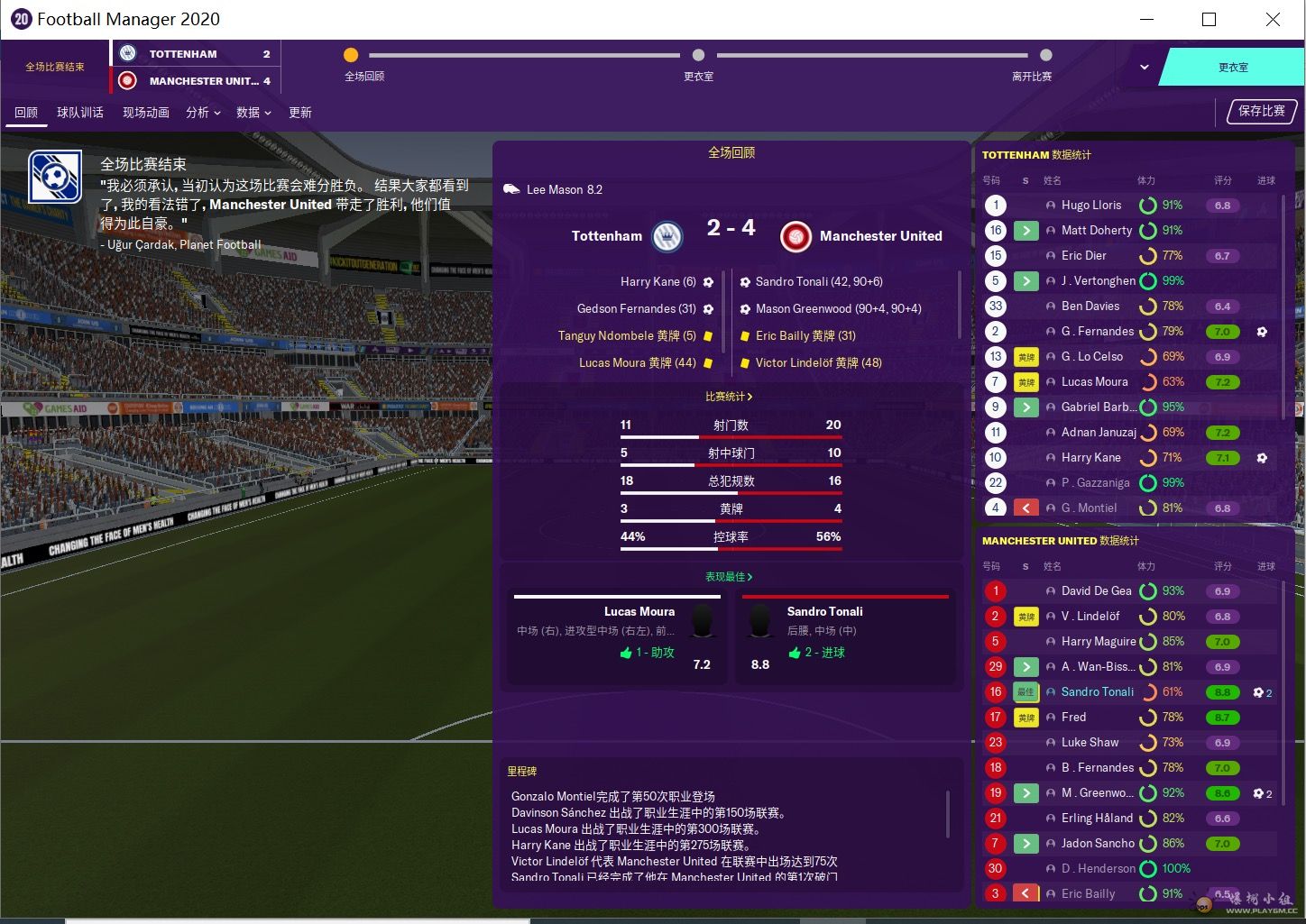1306x924 pixels.
Task: Open the 球队训话 tab
Action: tap(80, 113)
